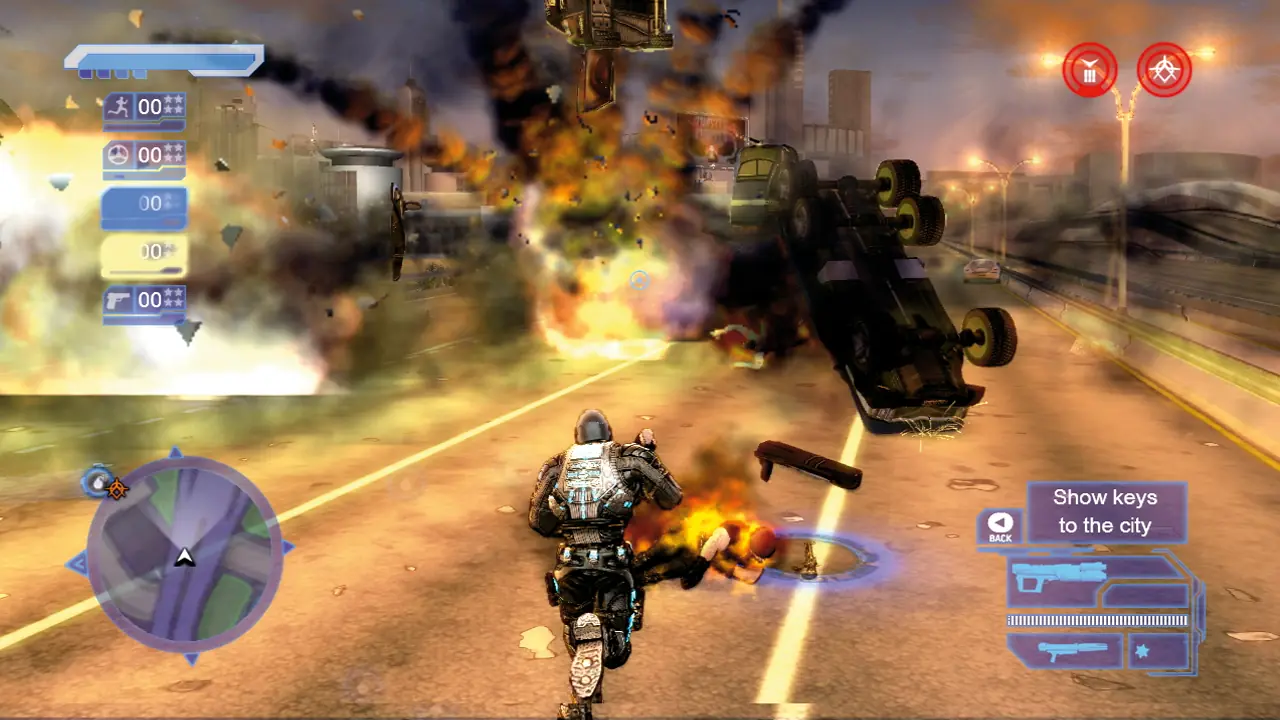This screenshot has width=1280, height=720.
Task: Click the driving skill steering wheel icon
Action: (x=116, y=155)
